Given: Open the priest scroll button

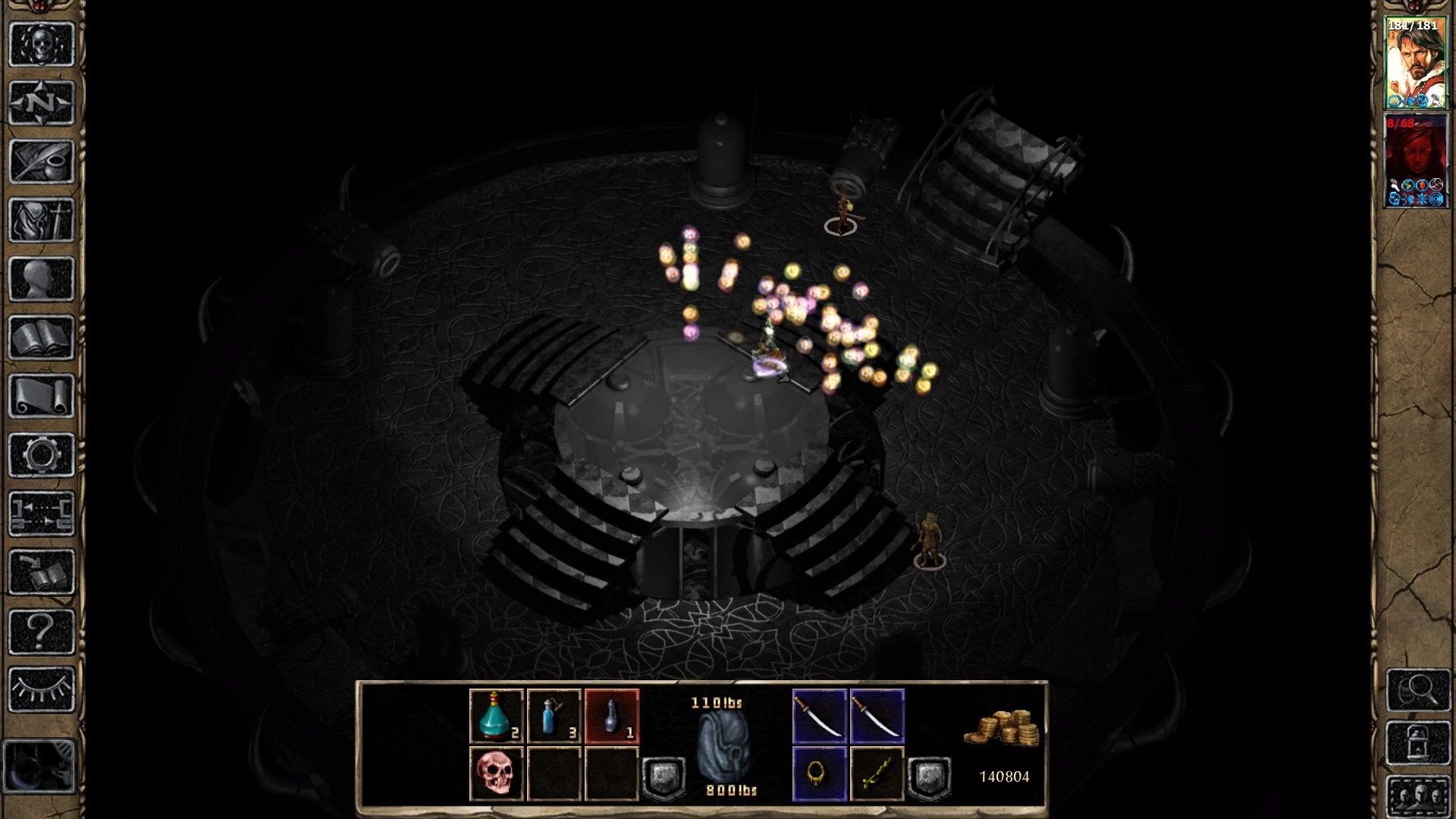Looking at the screenshot, I should [42, 396].
